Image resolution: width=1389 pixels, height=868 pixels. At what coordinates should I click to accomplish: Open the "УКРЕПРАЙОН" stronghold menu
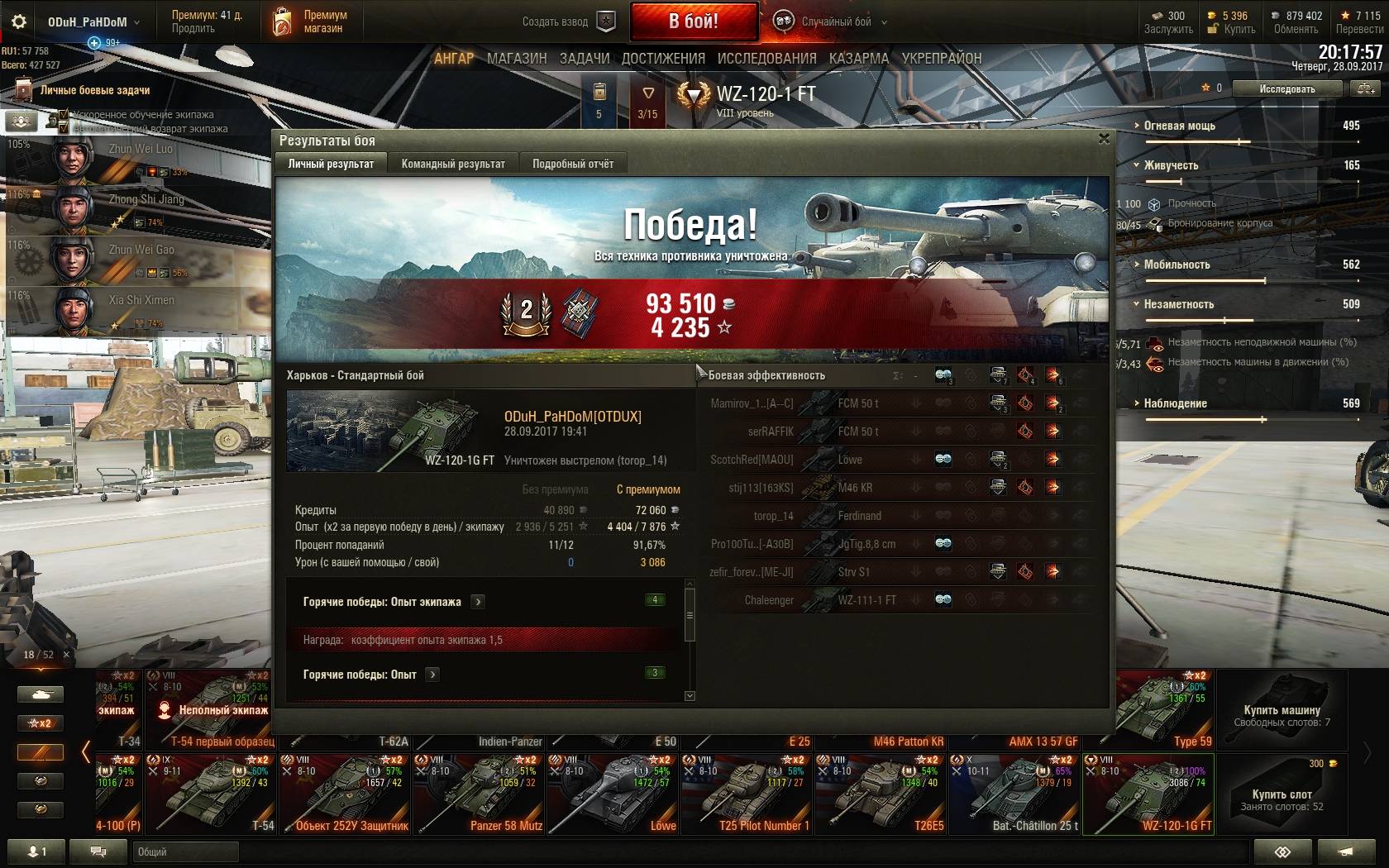click(x=942, y=59)
